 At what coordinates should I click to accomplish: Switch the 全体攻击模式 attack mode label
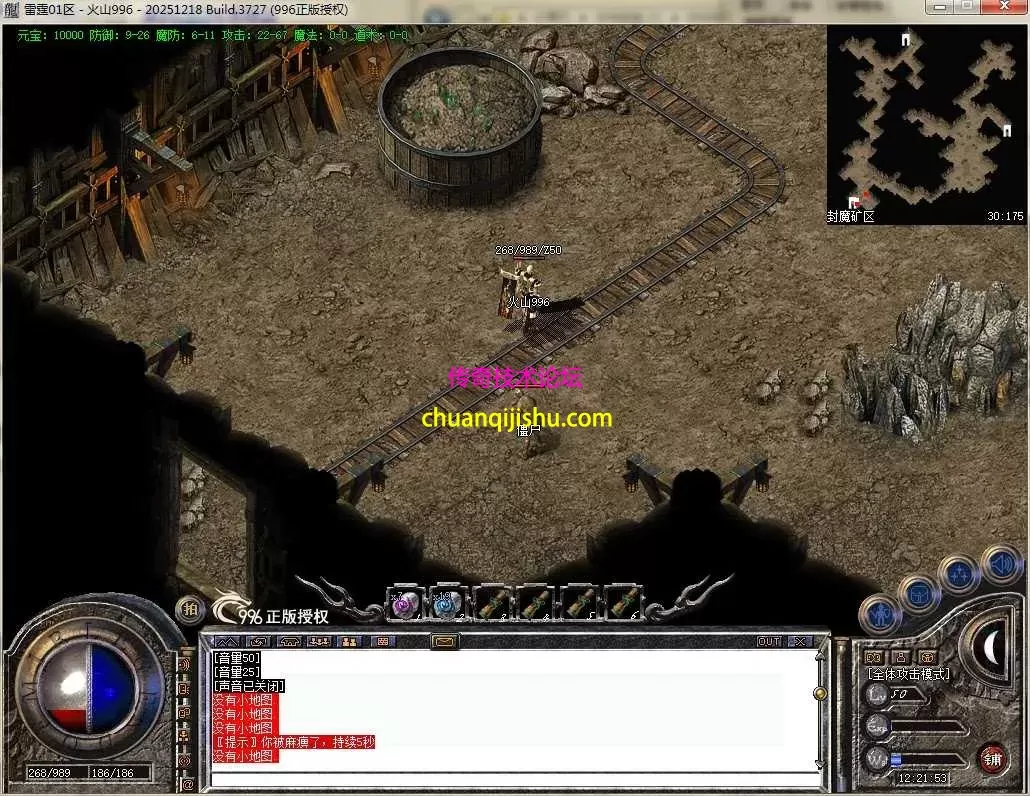(908, 673)
